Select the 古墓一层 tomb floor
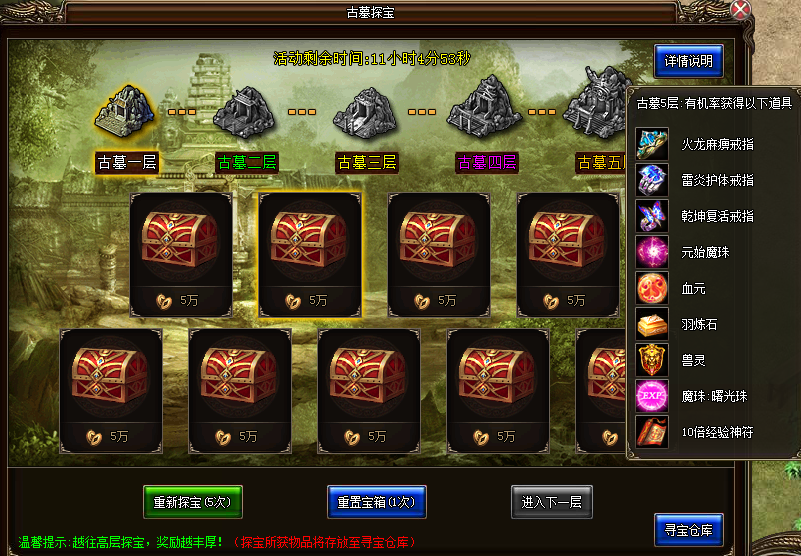This screenshot has width=801, height=556. 127,162
